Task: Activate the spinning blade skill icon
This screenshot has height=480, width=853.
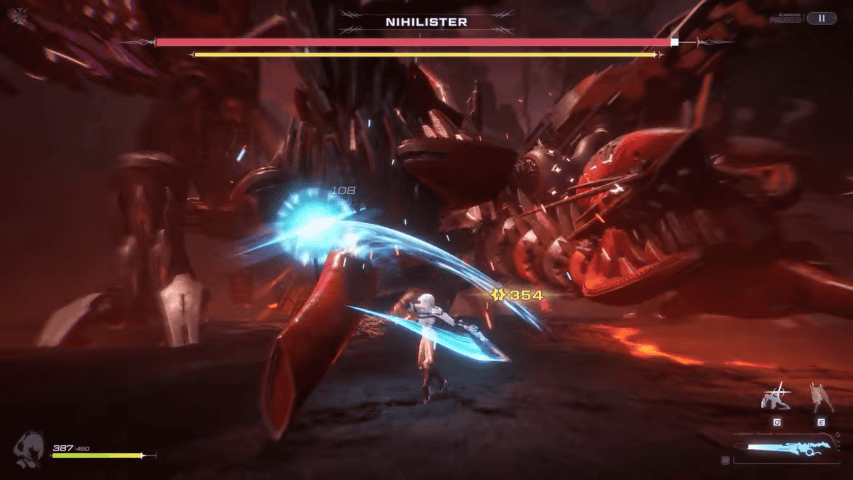Action: pyautogui.click(x=775, y=397)
